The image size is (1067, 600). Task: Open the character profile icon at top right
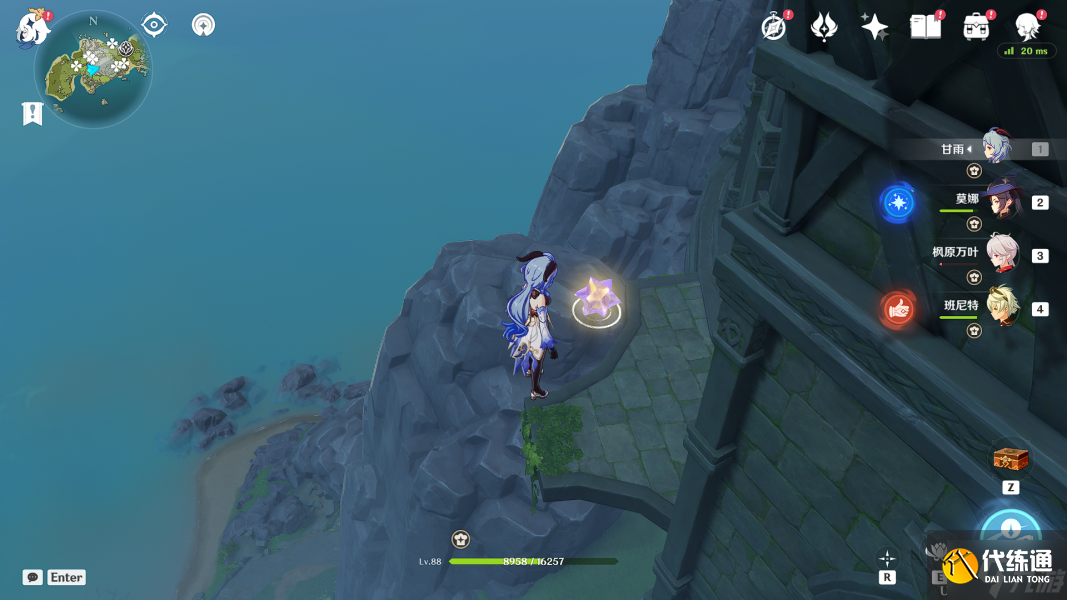[x=1027, y=27]
